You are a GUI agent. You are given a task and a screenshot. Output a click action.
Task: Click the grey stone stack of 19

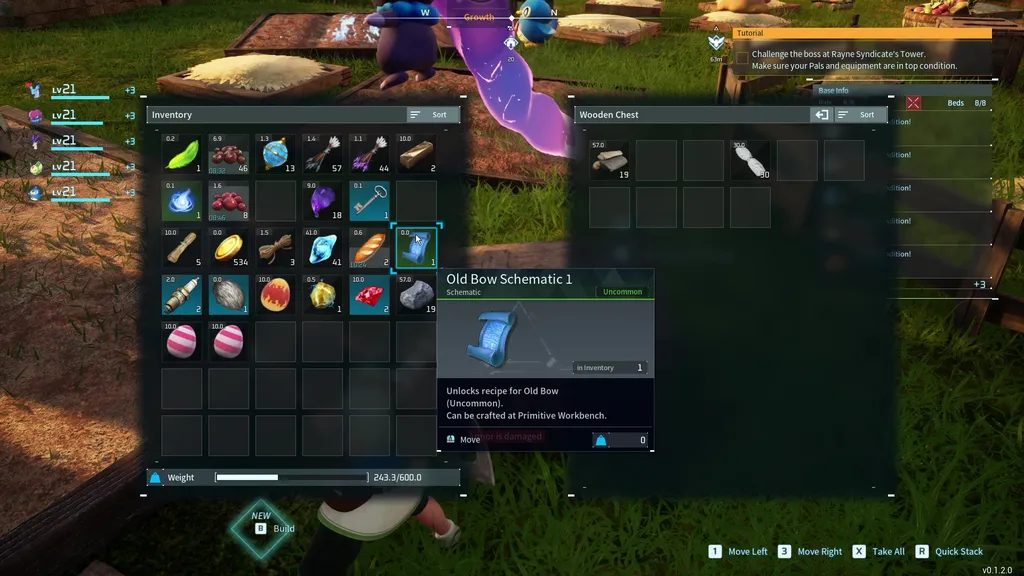click(x=416, y=295)
